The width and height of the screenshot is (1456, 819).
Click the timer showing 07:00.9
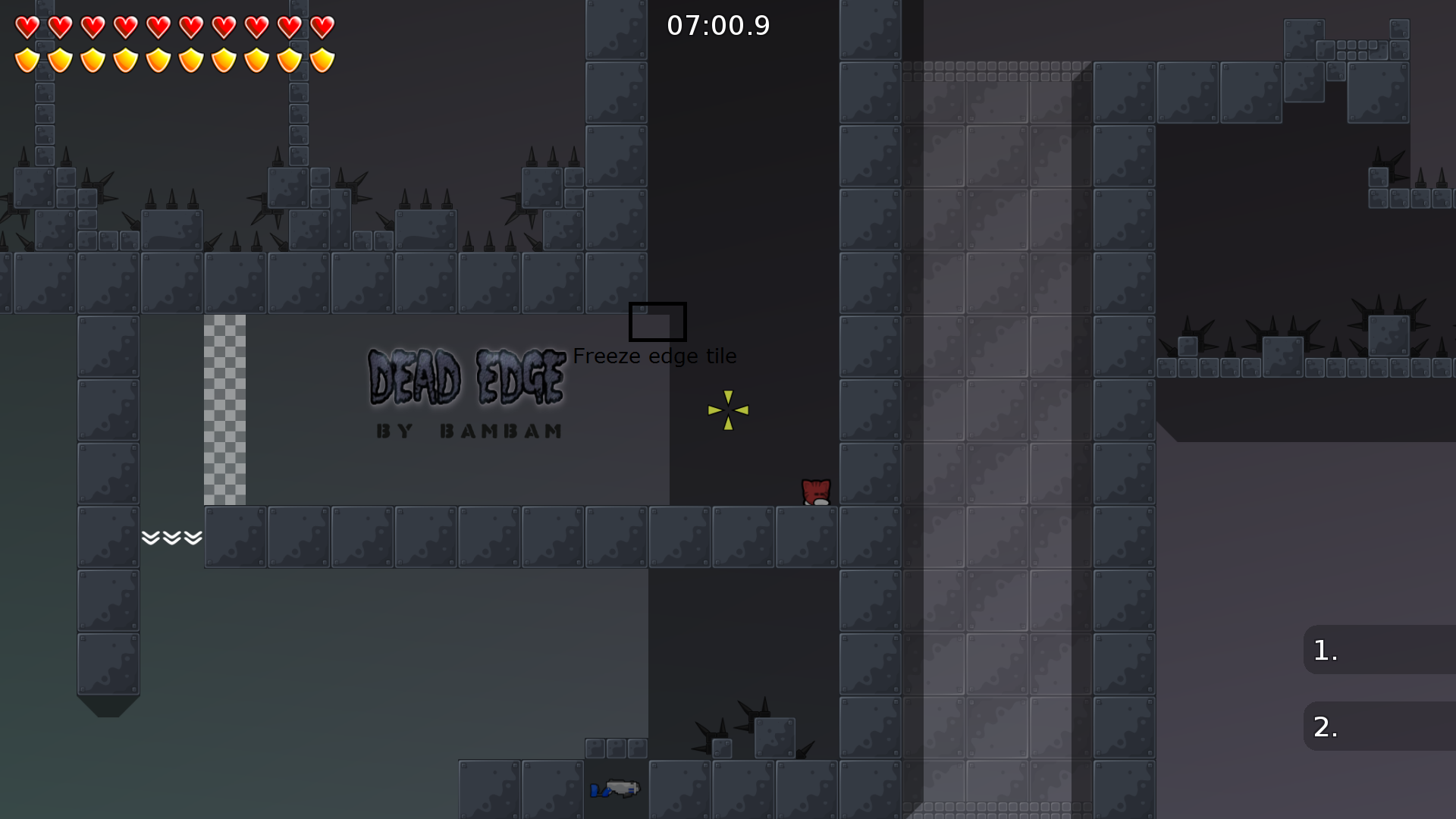717,25
